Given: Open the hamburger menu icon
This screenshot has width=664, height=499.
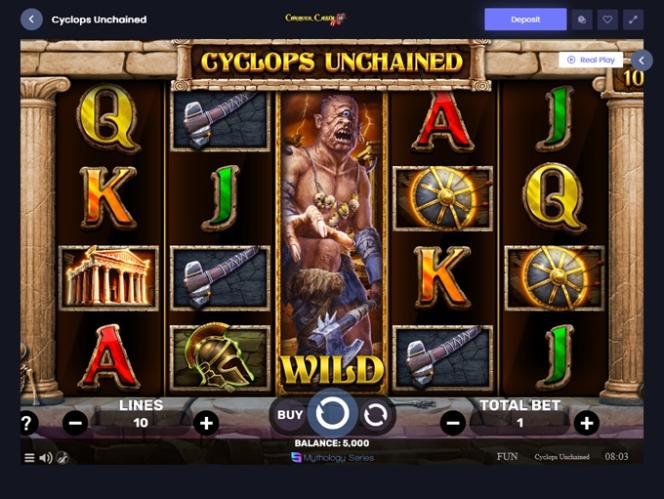Looking at the screenshot, I should pyautogui.click(x=29, y=458).
